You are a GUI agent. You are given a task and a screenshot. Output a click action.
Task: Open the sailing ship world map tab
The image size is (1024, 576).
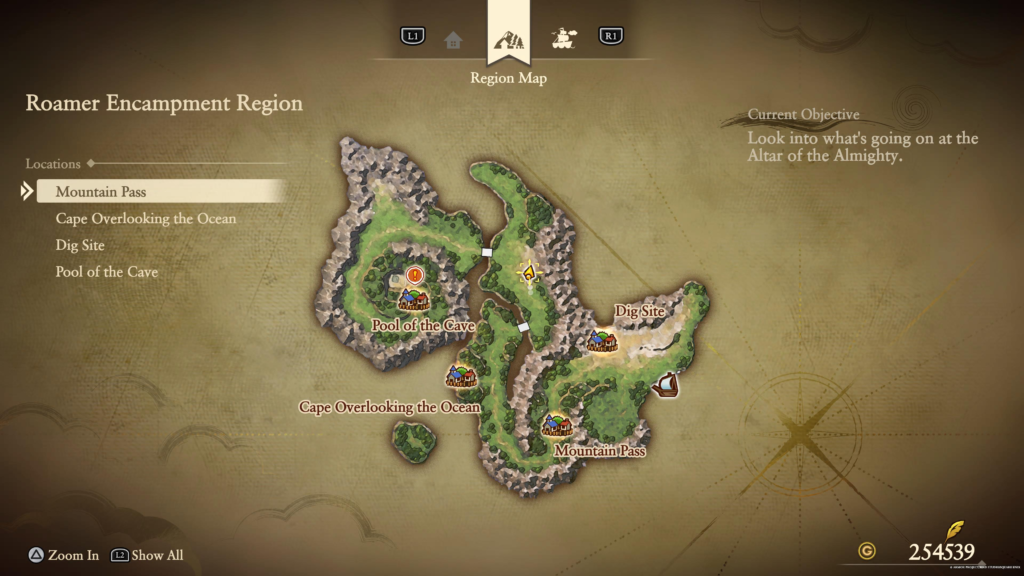[x=564, y=40]
